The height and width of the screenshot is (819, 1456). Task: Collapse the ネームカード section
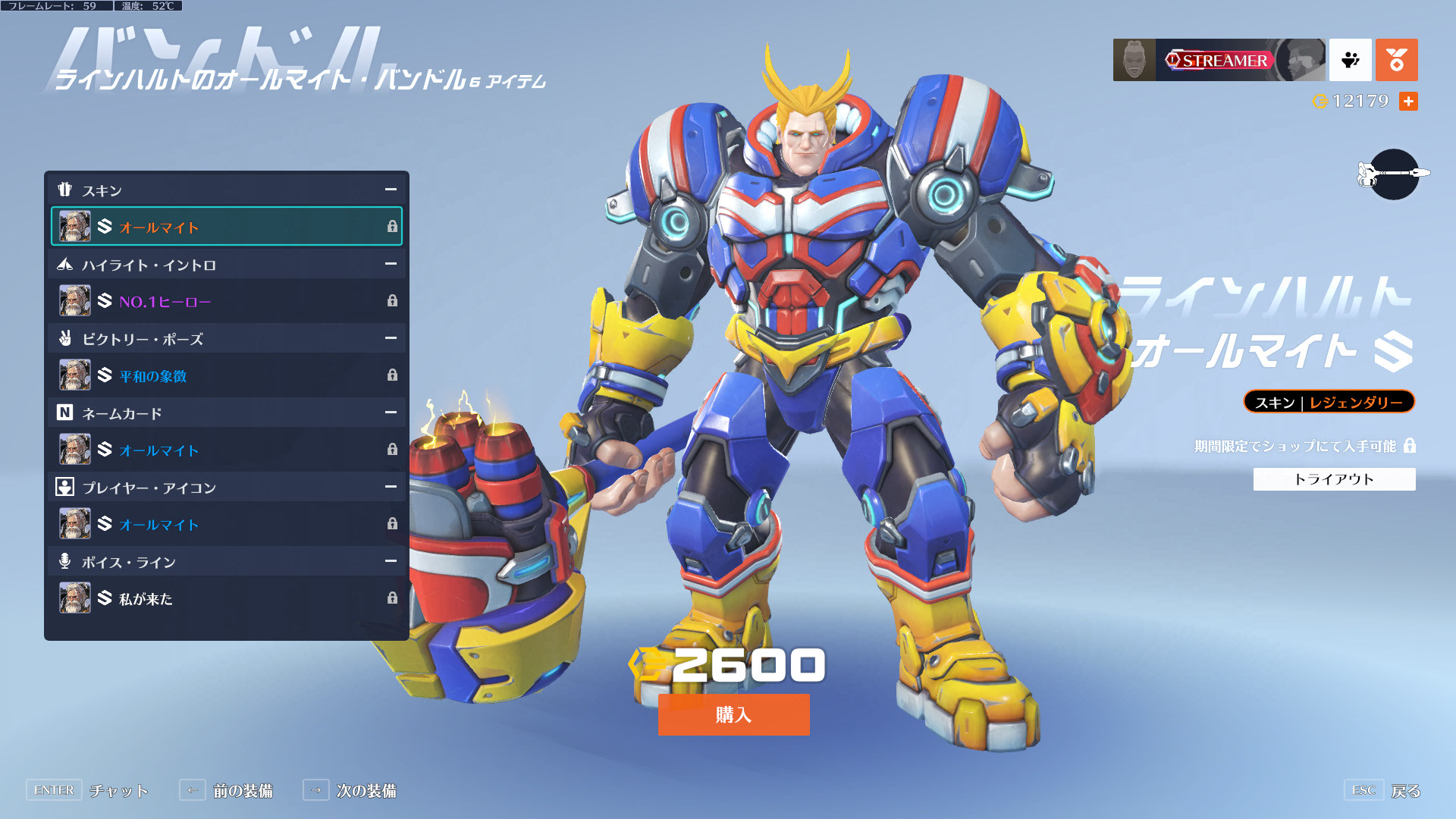coord(391,413)
